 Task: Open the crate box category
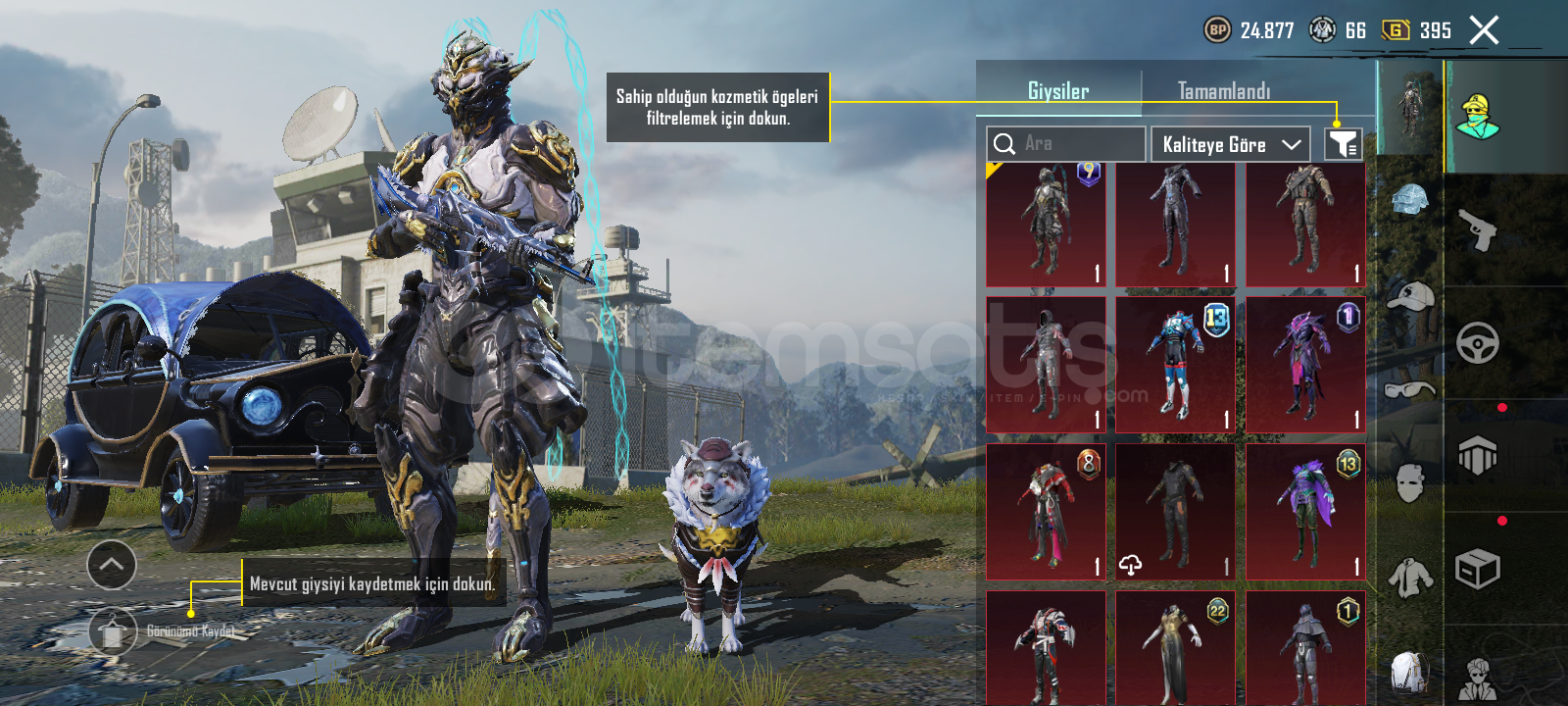(1478, 569)
